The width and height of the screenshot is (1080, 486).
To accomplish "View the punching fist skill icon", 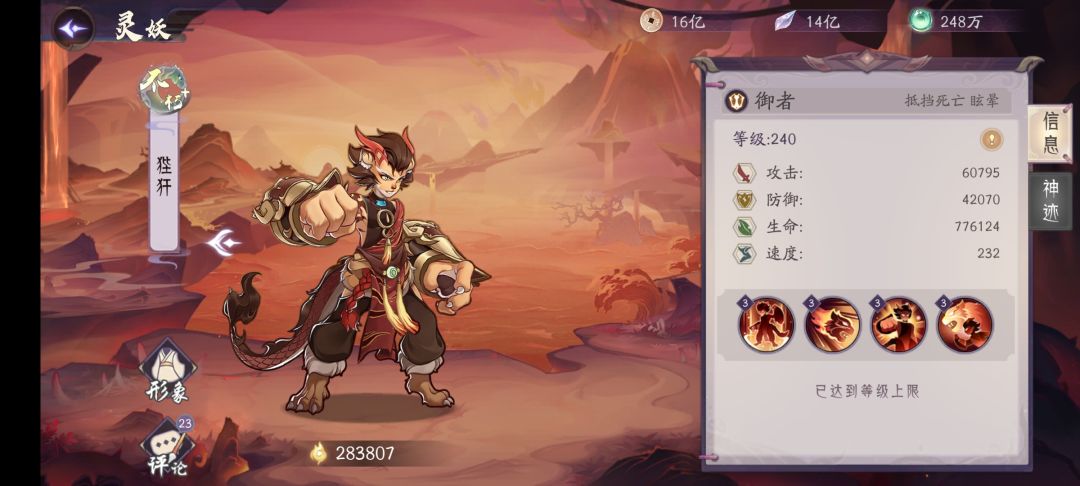I will pos(899,324).
